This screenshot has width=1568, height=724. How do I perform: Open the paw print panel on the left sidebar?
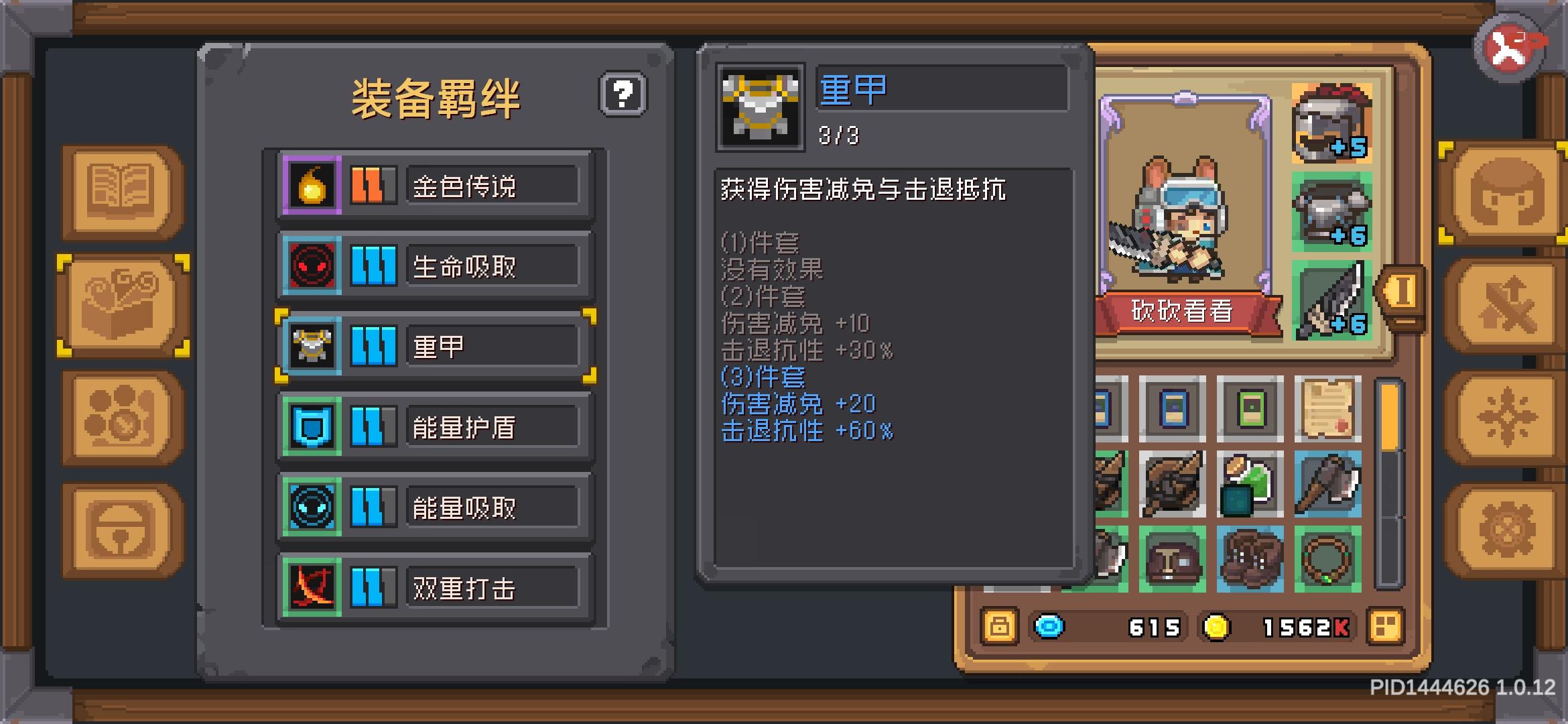click(x=121, y=416)
